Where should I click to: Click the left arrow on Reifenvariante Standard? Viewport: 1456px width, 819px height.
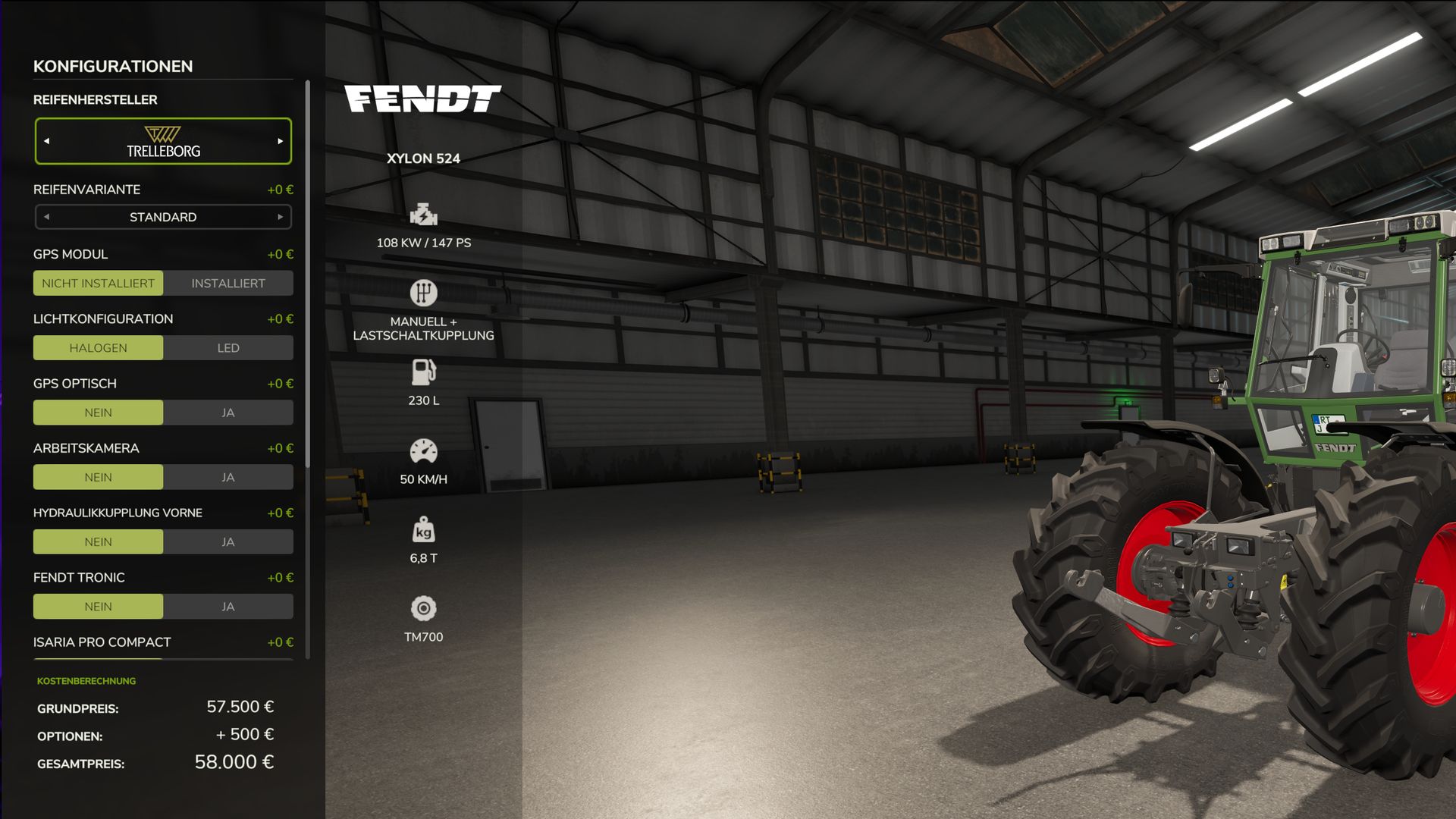(x=48, y=217)
